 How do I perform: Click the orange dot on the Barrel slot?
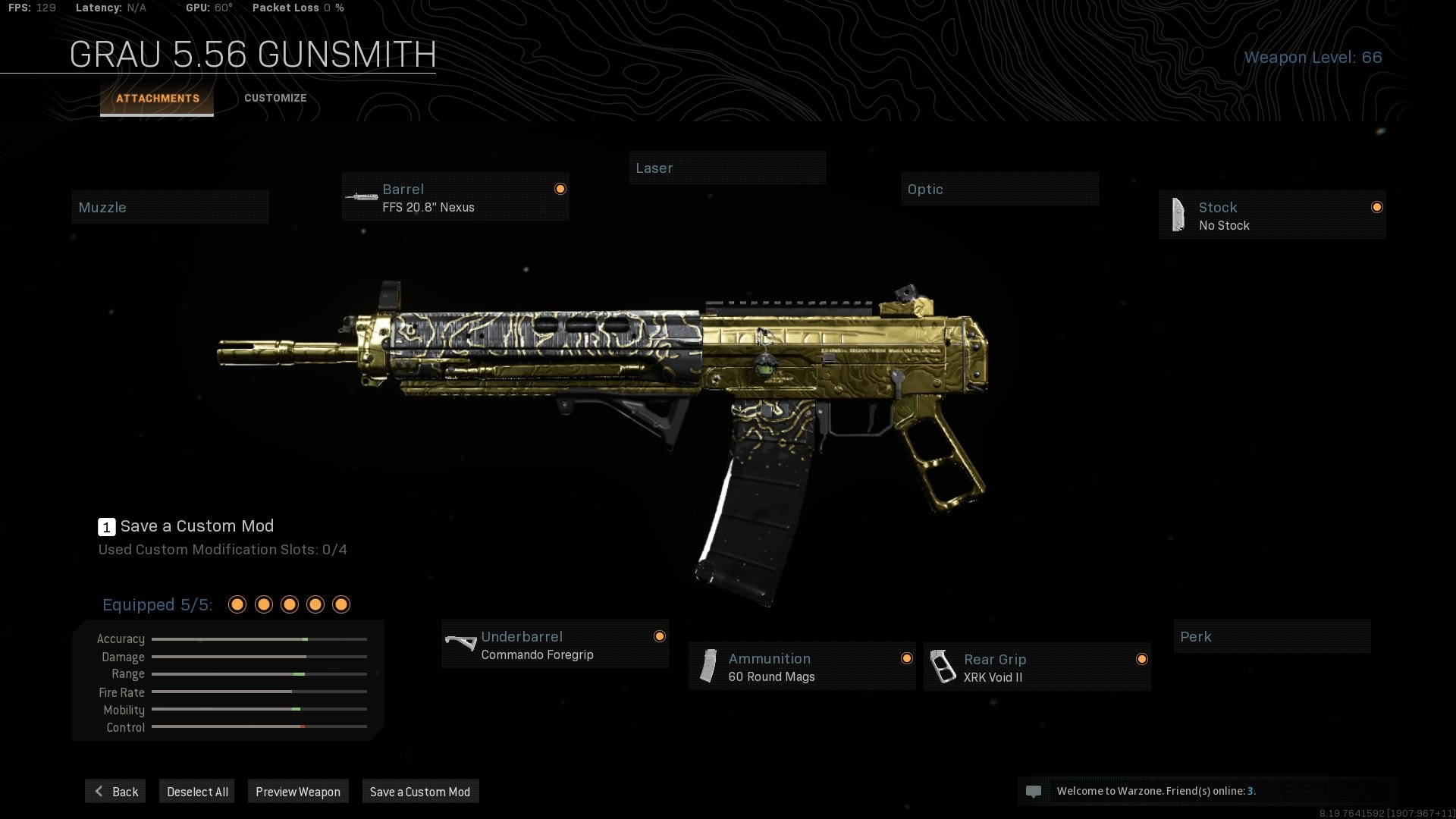(560, 188)
